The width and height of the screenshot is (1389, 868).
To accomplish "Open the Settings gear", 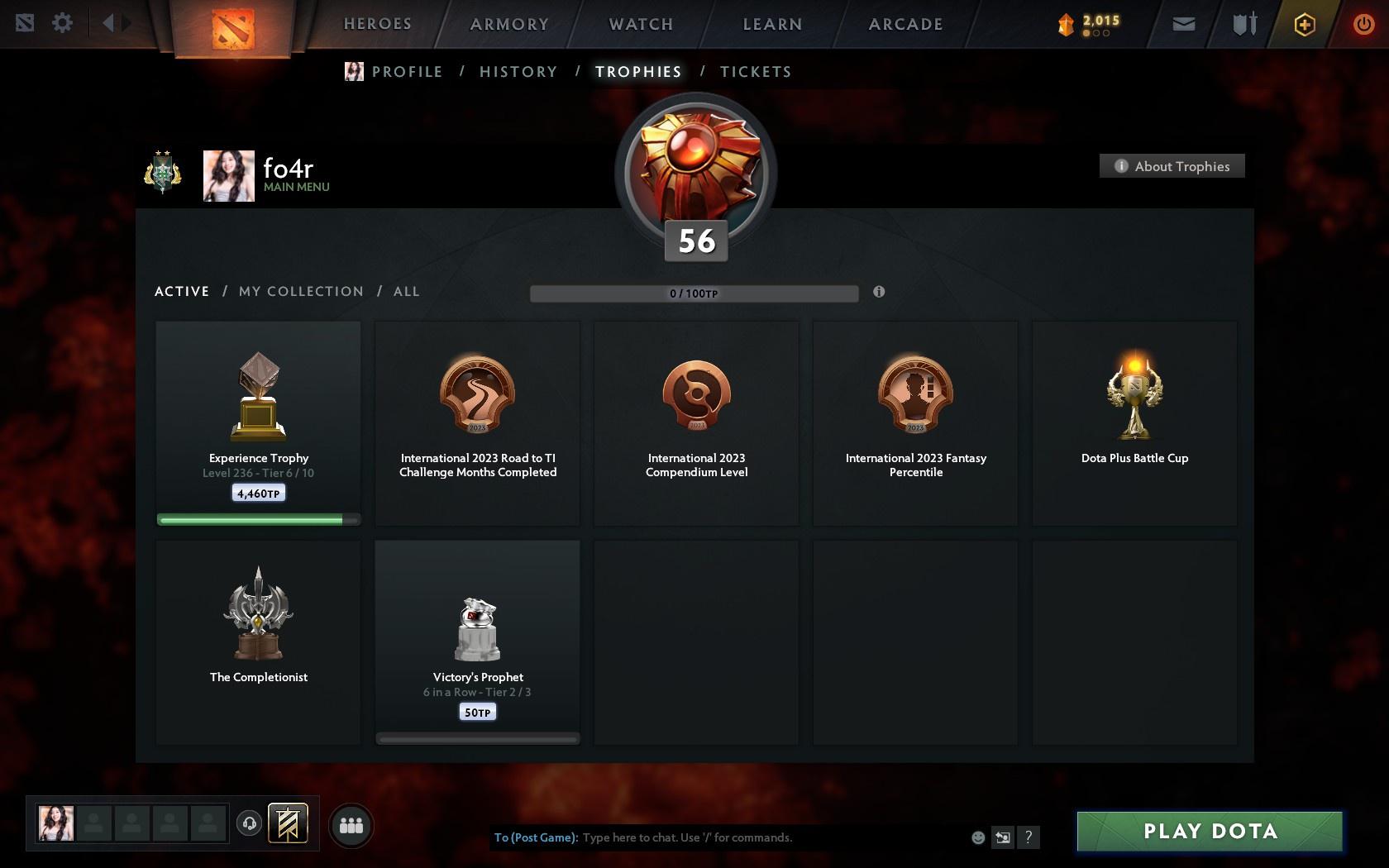I will (x=61, y=23).
